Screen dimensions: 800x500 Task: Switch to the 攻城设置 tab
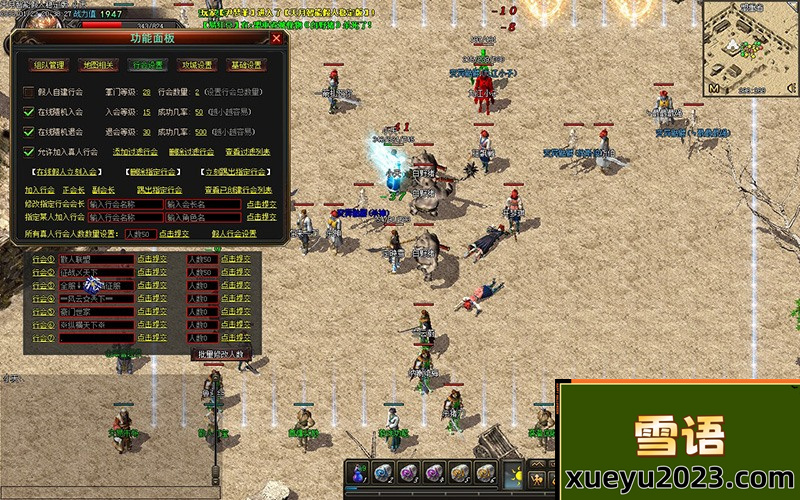pos(196,65)
